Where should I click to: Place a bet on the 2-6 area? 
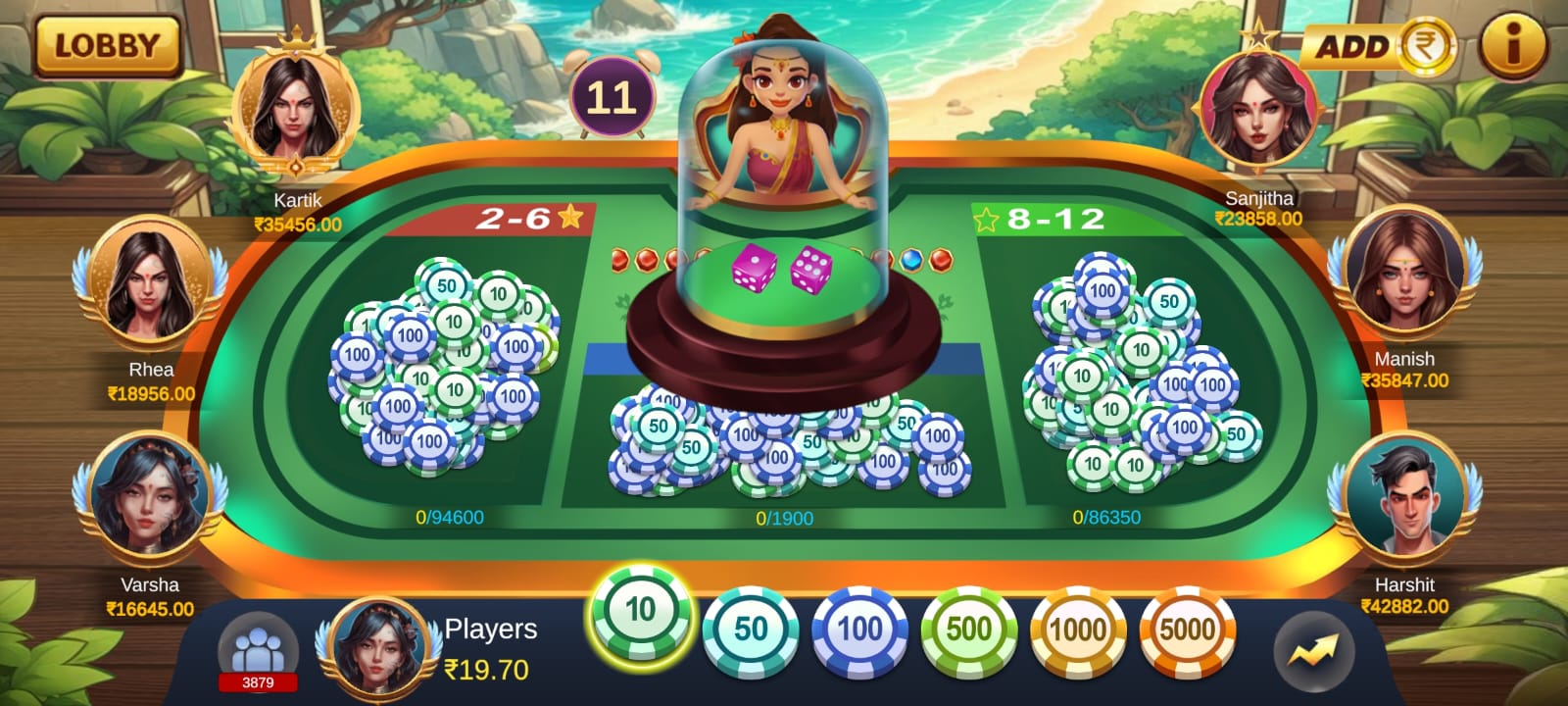(x=446, y=373)
